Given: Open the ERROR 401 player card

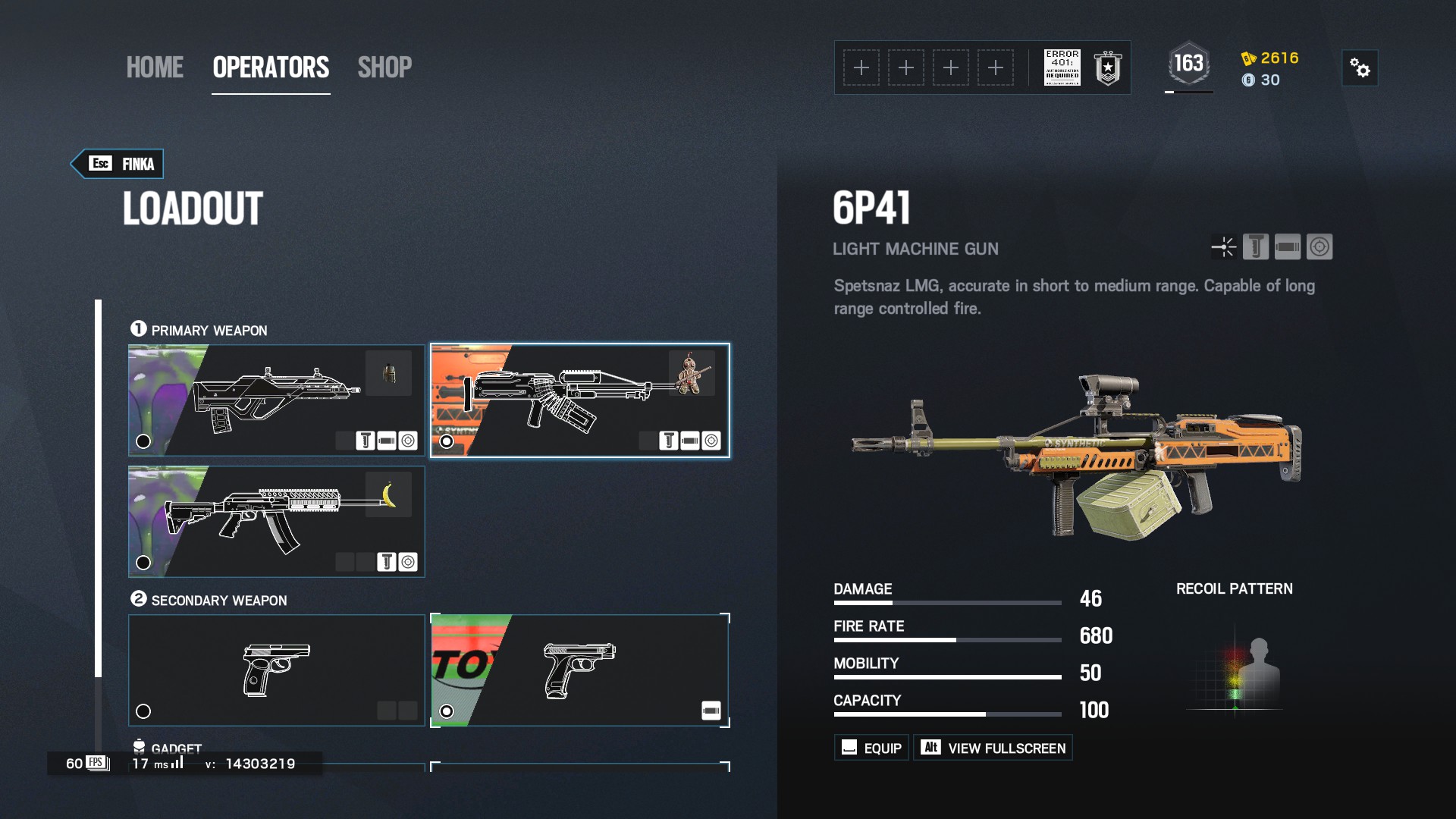Looking at the screenshot, I should (1062, 68).
